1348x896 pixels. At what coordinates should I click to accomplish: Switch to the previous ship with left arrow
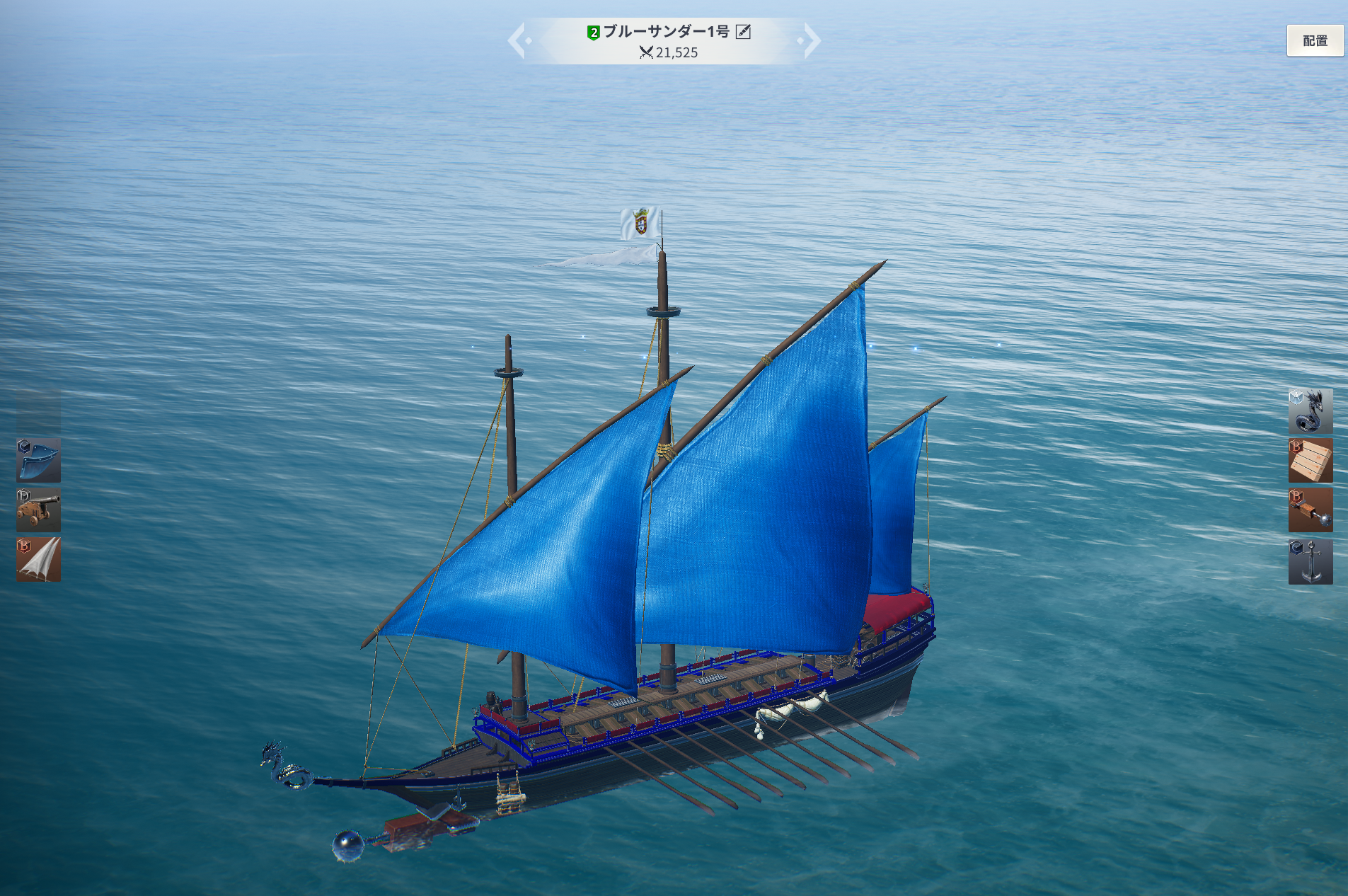click(518, 40)
